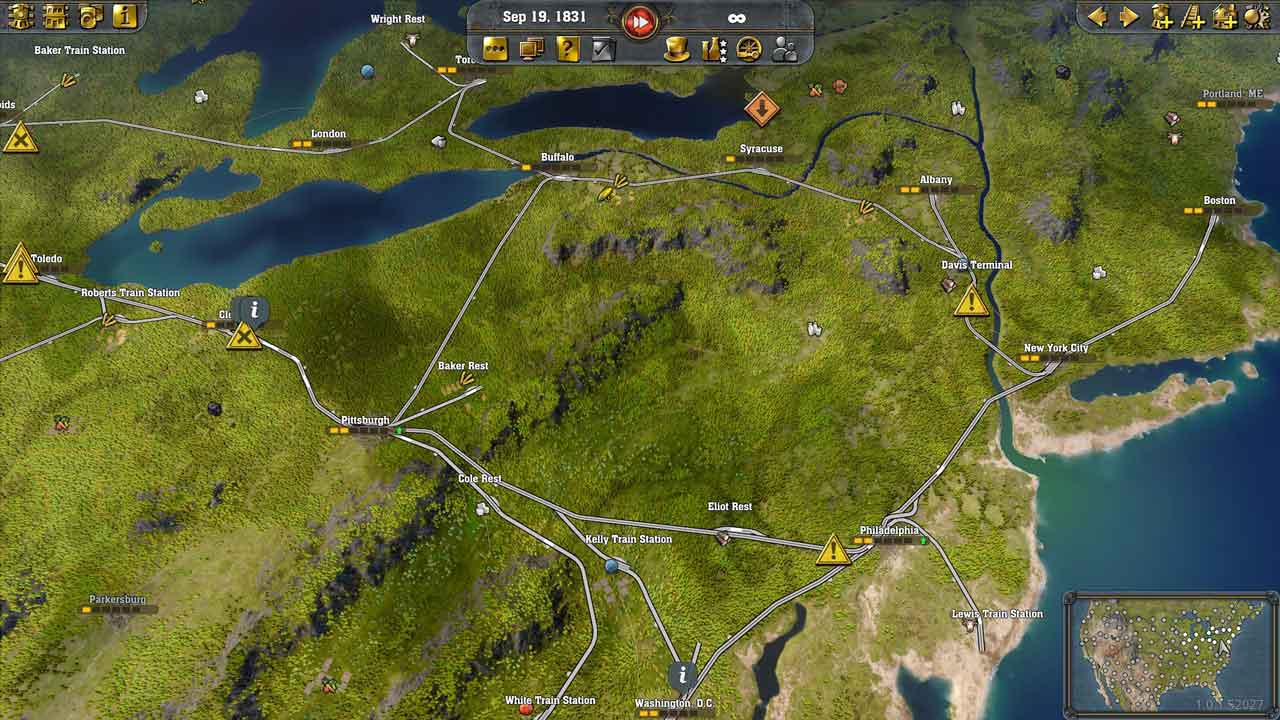Click the right arrow navigation button
This screenshot has width=1280, height=720.
coord(1129,17)
